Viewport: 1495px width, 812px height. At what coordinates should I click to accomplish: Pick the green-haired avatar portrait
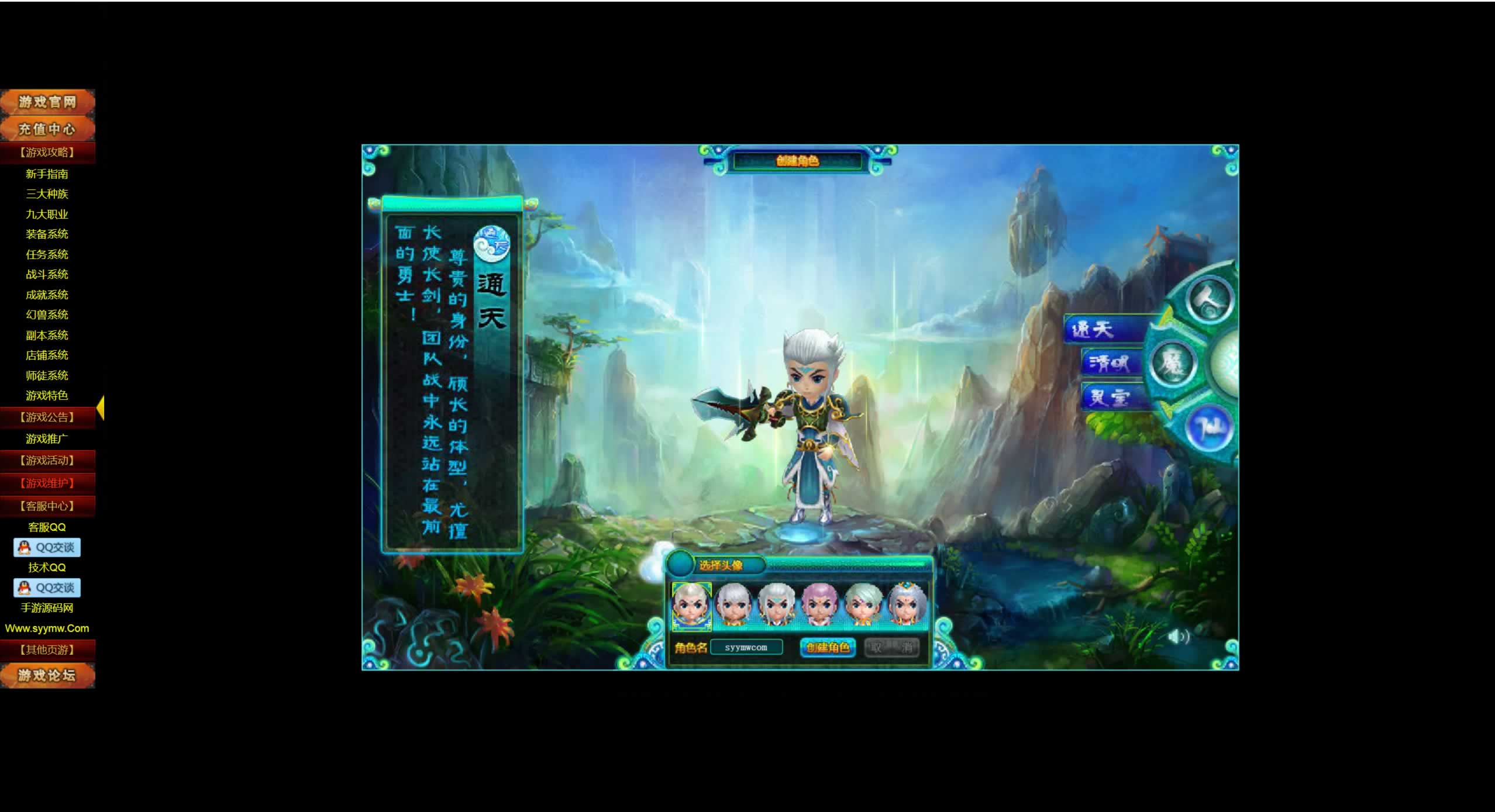tap(862, 605)
